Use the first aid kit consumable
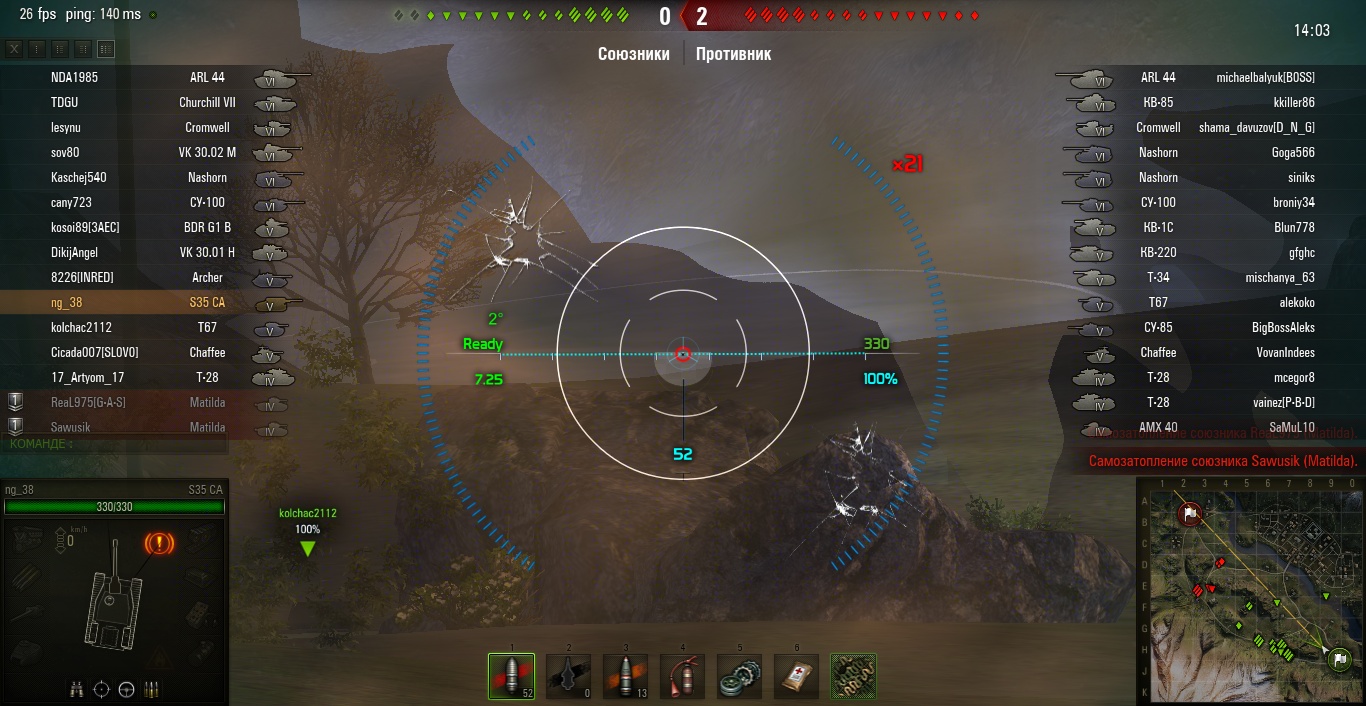This screenshot has width=1366, height=706. click(x=796, y=676)
